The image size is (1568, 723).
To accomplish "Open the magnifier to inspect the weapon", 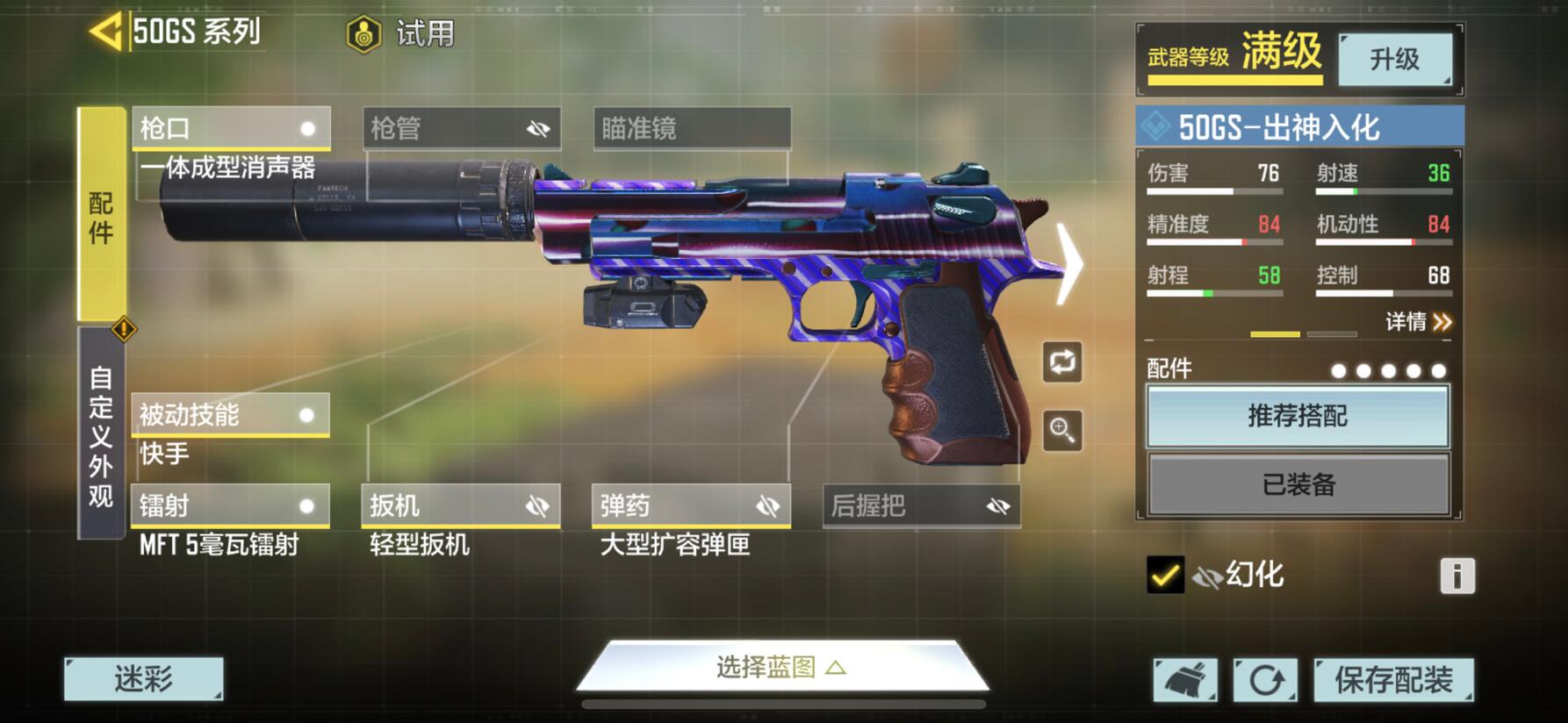I will 1061,431.
